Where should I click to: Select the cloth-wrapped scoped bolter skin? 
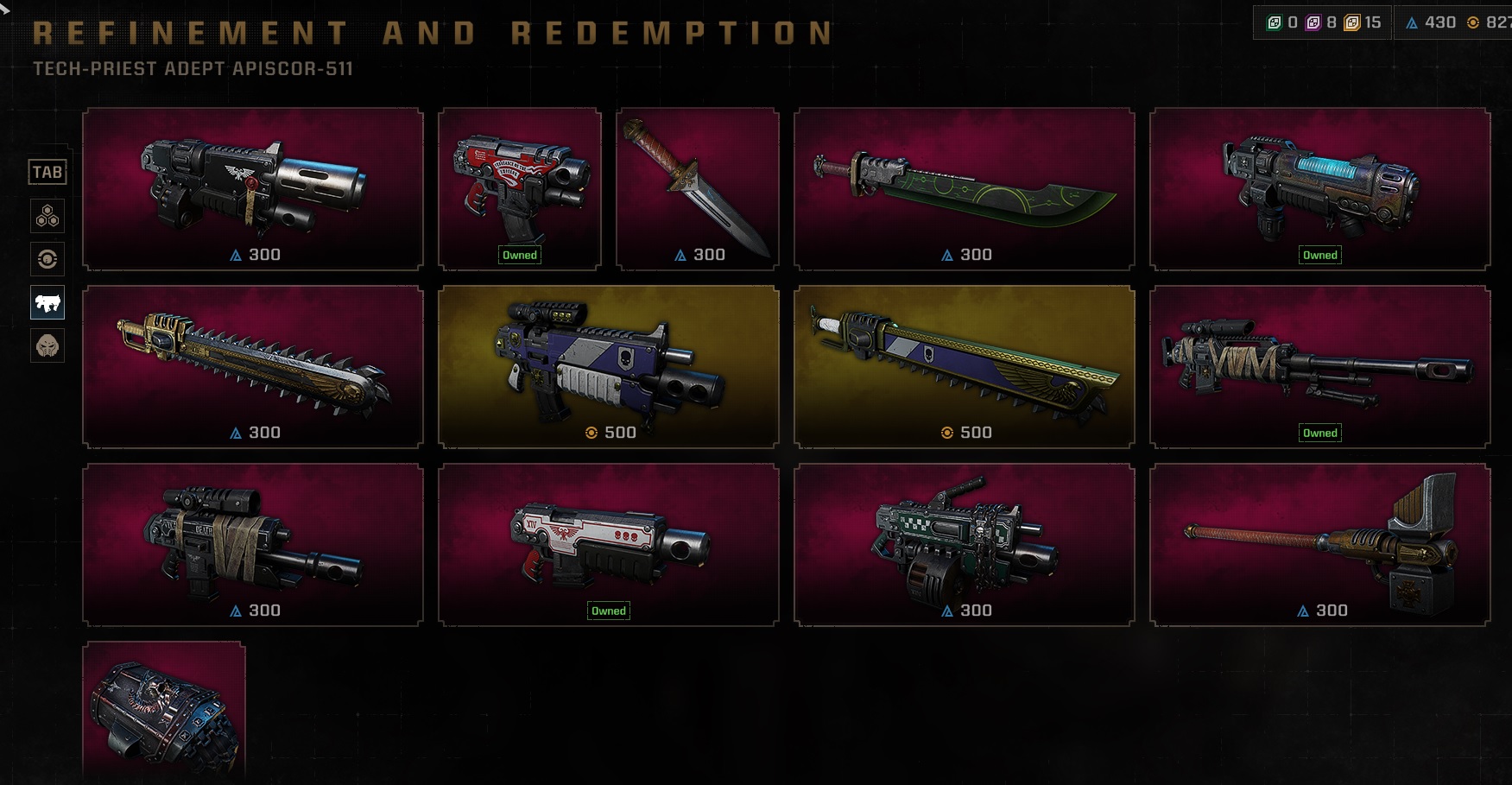pos(252,545)
